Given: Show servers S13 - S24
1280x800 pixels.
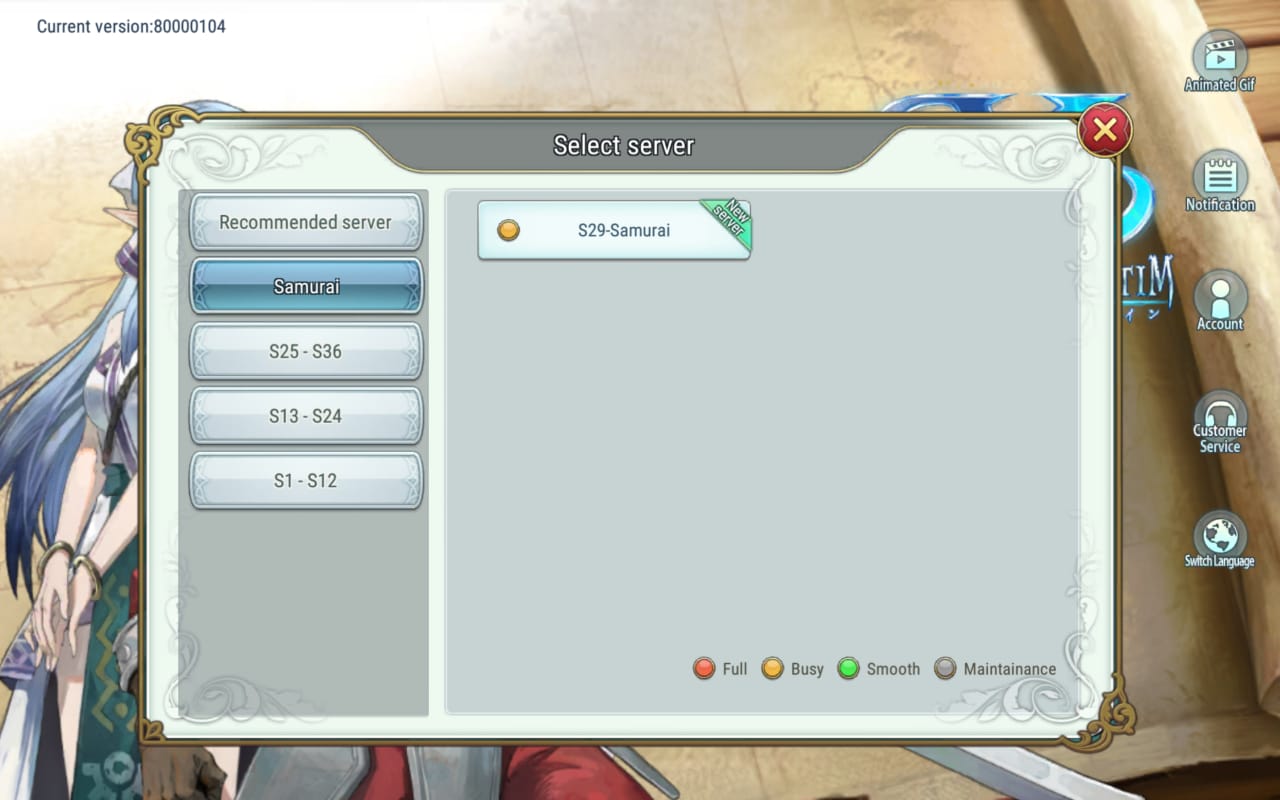Looking at the screenshot, I should coord(306,416).
